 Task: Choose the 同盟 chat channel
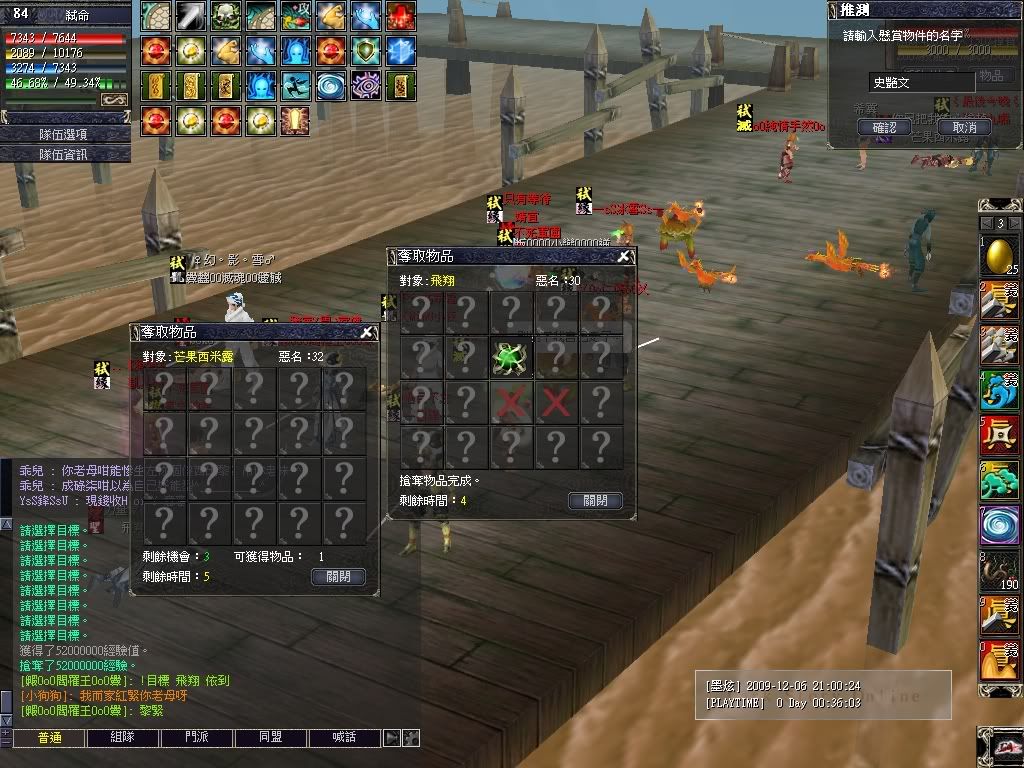coord(270,738)
